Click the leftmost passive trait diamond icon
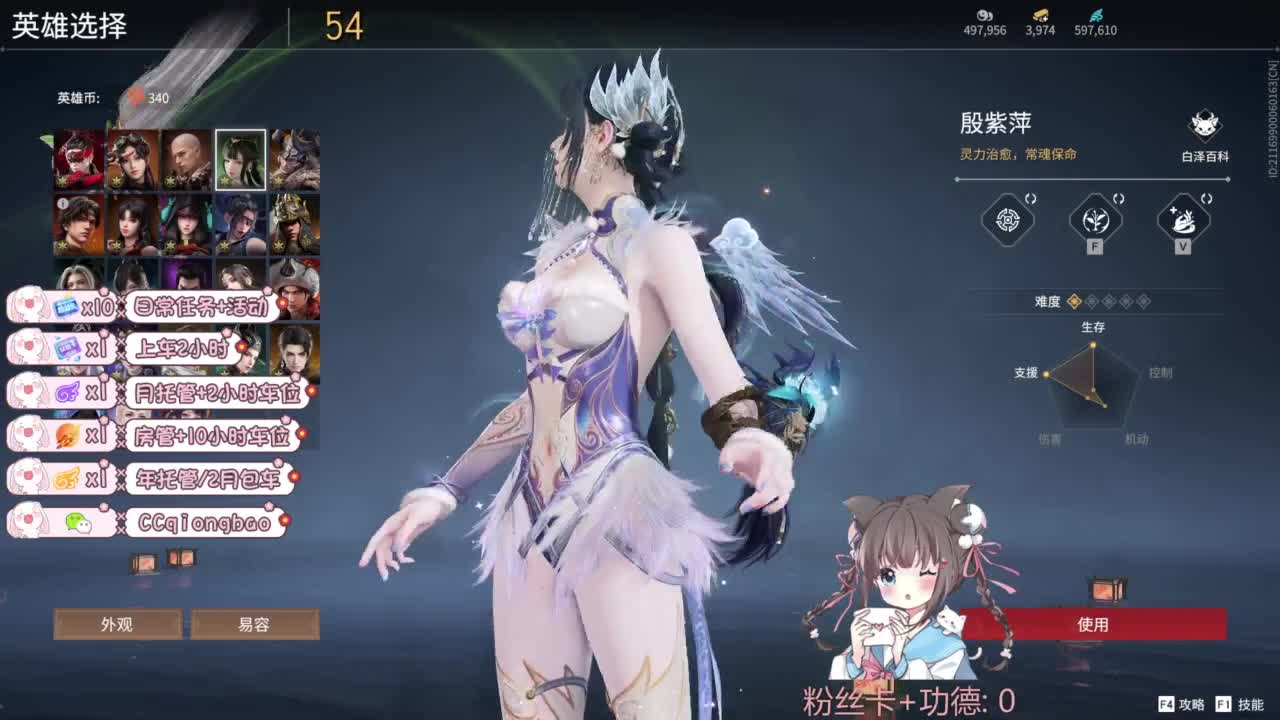The image size is (1280, 720). click(1006, 222)
